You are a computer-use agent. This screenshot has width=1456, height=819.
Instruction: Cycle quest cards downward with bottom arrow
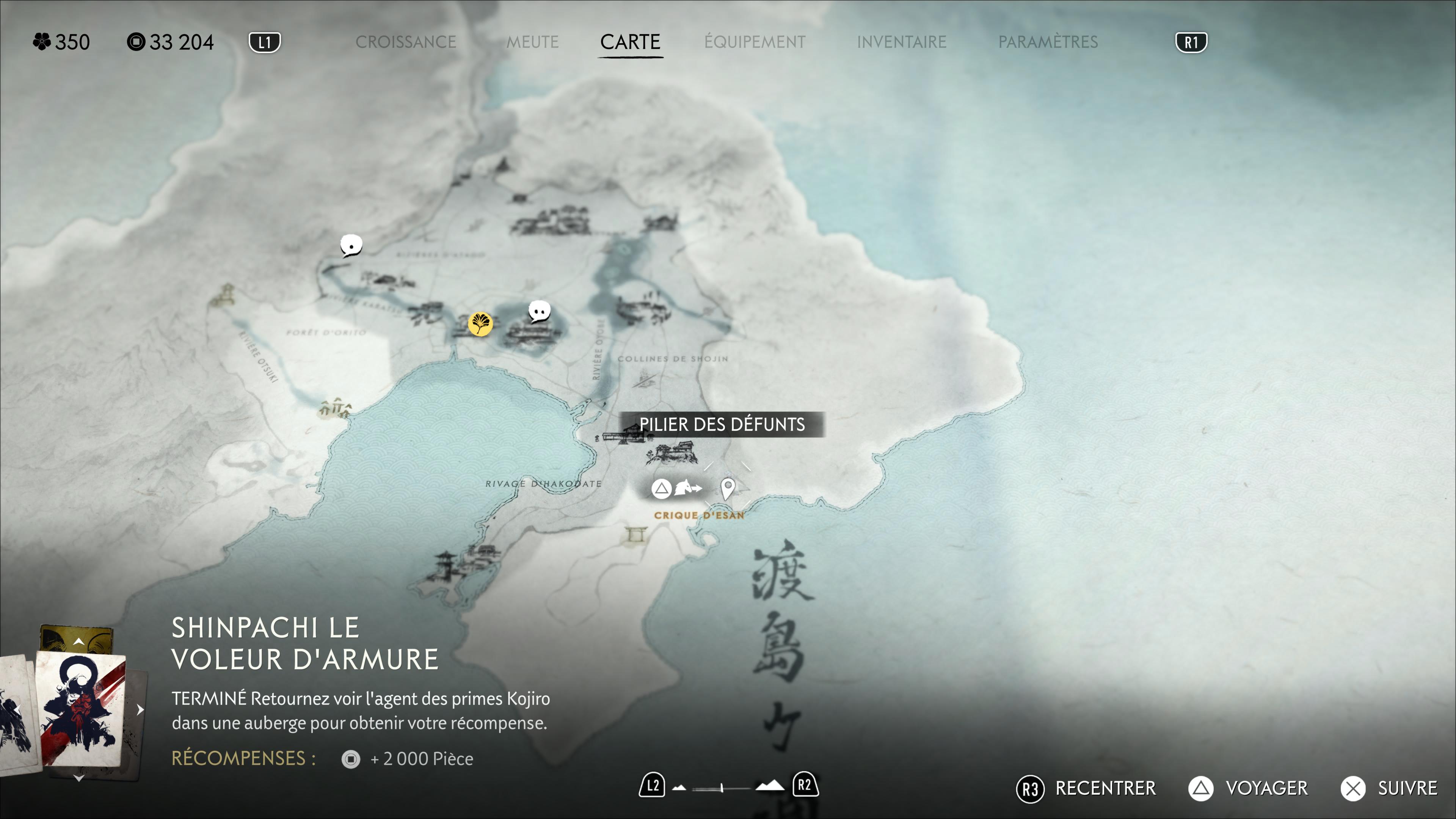tap(79, 779)
